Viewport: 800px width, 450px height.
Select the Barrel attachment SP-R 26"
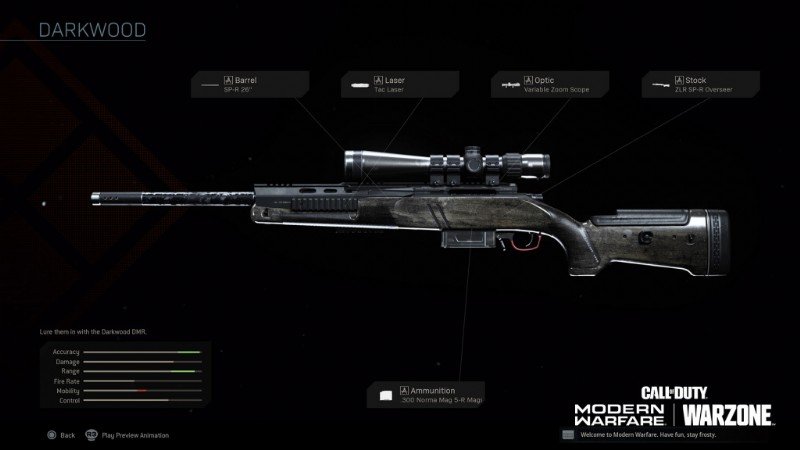click(250, 84)
